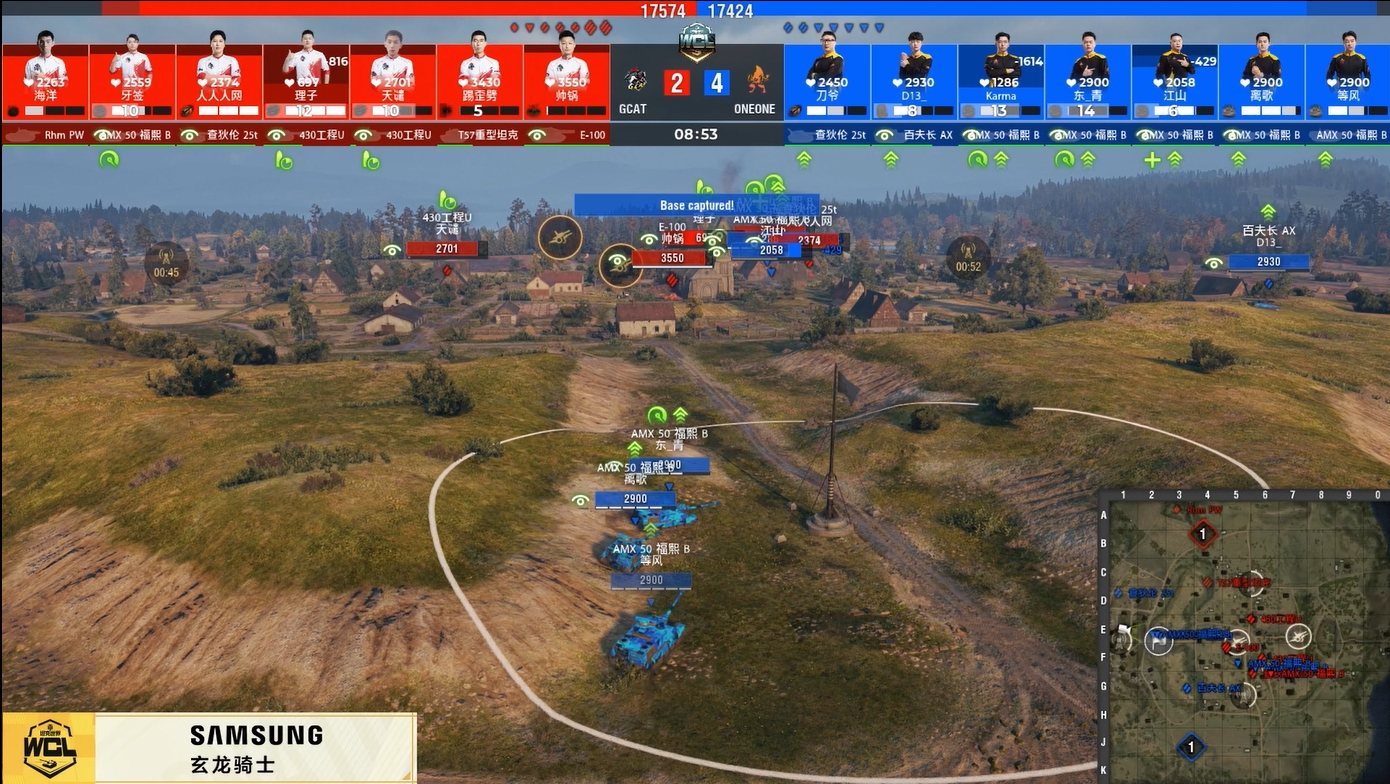The image size is (1390, 784).
Task: Select Karma's player panel
Action: pyautogui.click(x=1001, y=80)
